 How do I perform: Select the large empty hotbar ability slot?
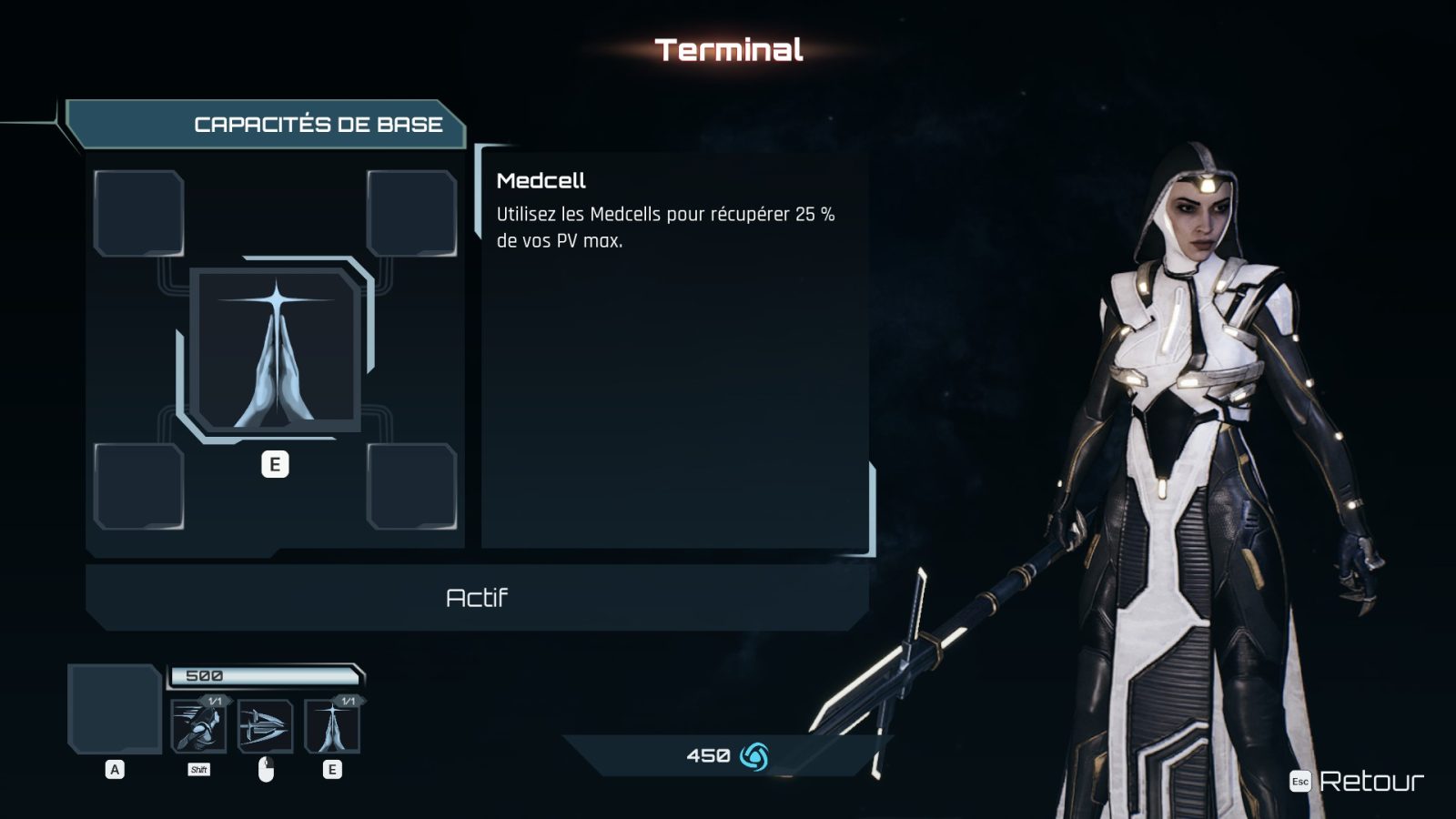(115, 709)
